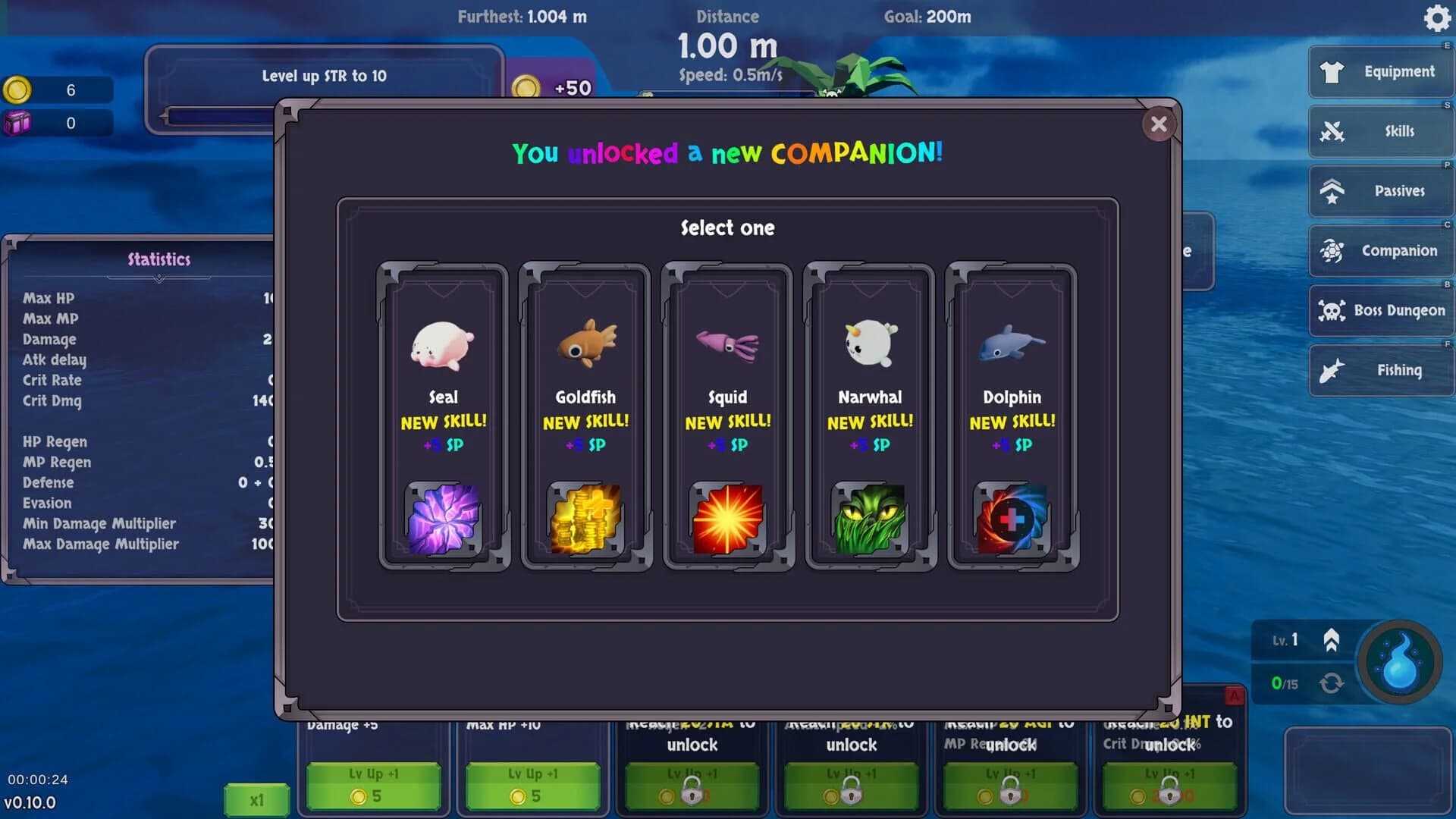Open the Skills panel

point(1380,130)
